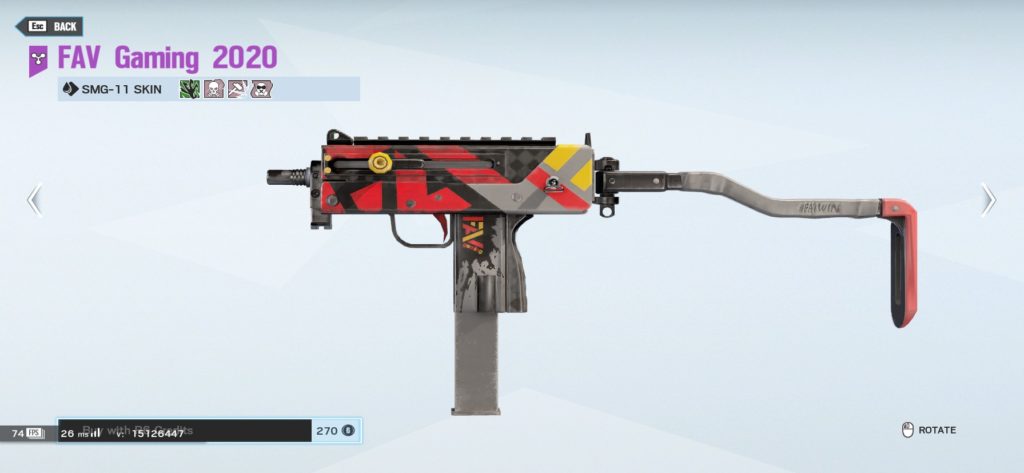This screenshot has height=473, width=1024.
Task: Select the sunglasses face operator icon
Action: [x=261, y=89]
